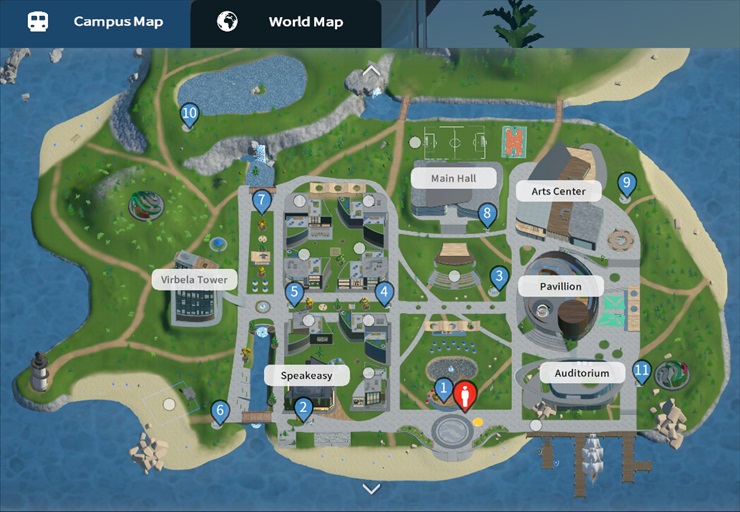Select map marker number 11
This screenshot has height=512, width=740.
point(642,371)
